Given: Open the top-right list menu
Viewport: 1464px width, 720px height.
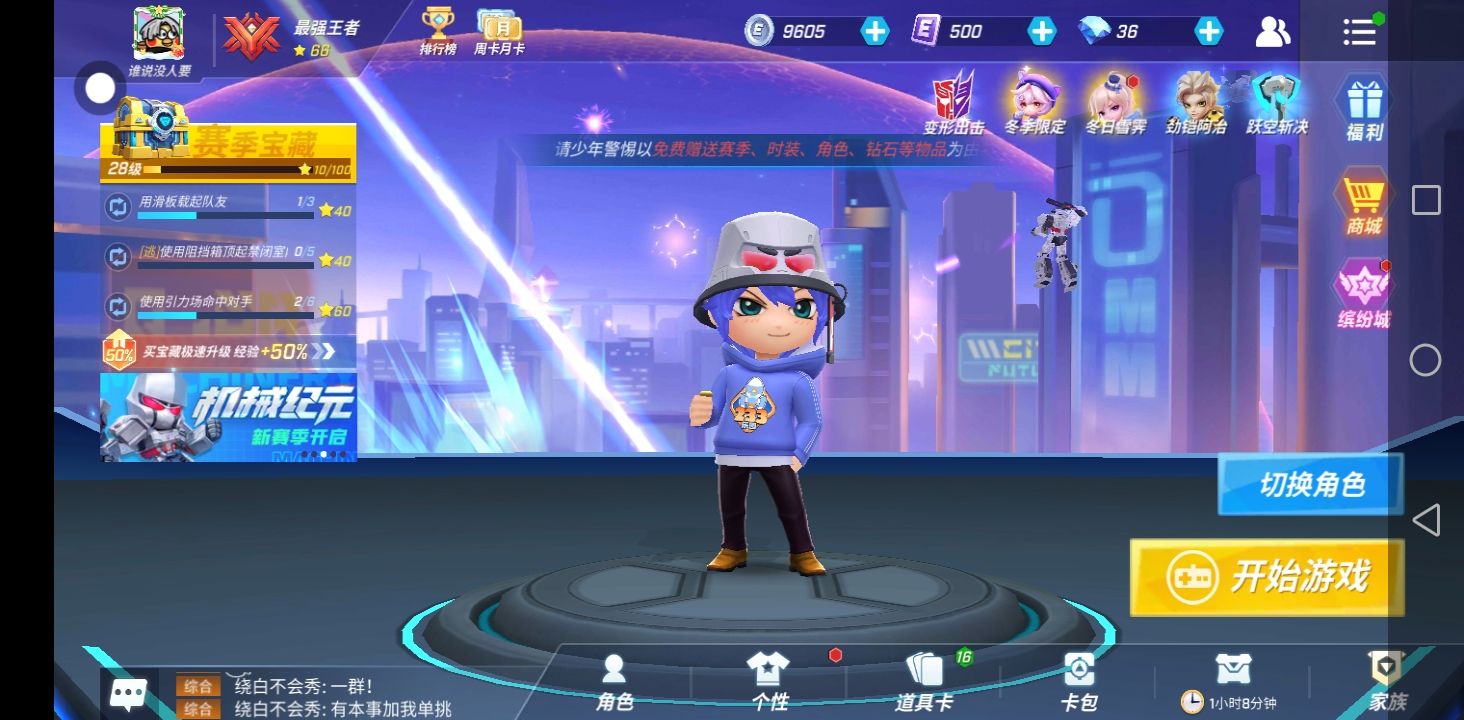Looking at the screenshot, I should click(1359, 32).
